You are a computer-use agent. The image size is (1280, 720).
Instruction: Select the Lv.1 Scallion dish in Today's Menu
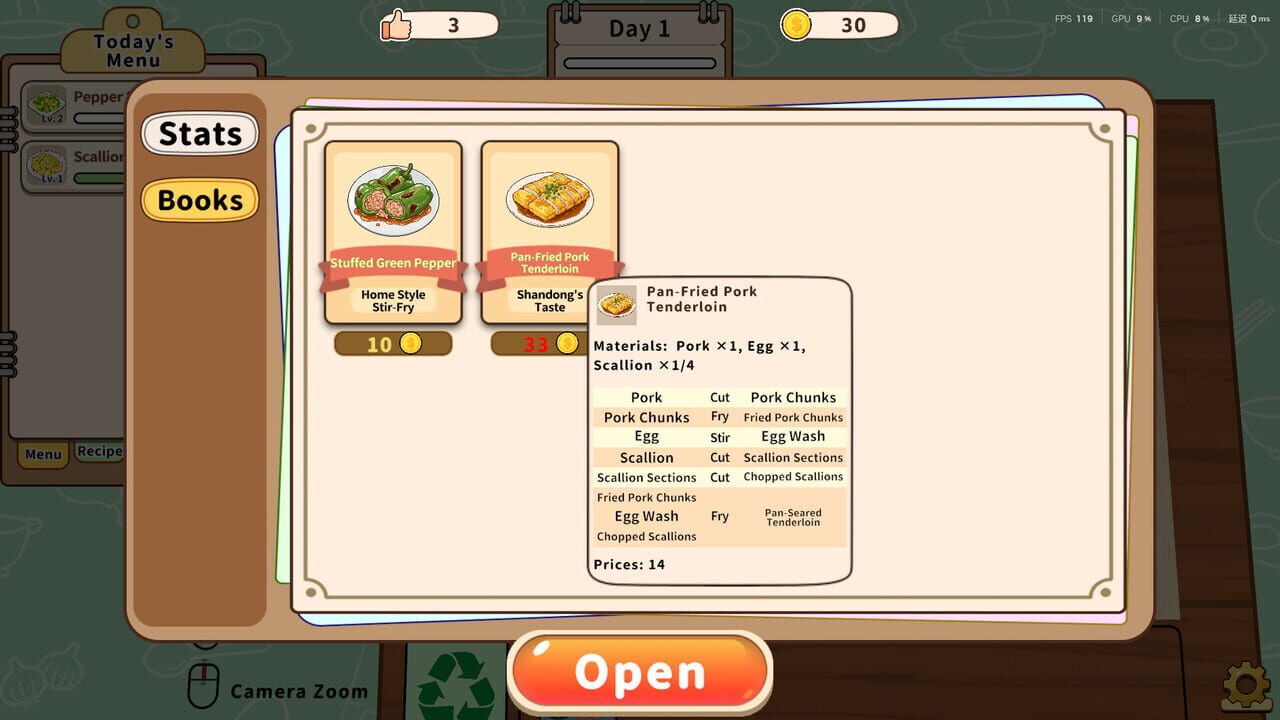pyautogui.click(x=45, y=165)
